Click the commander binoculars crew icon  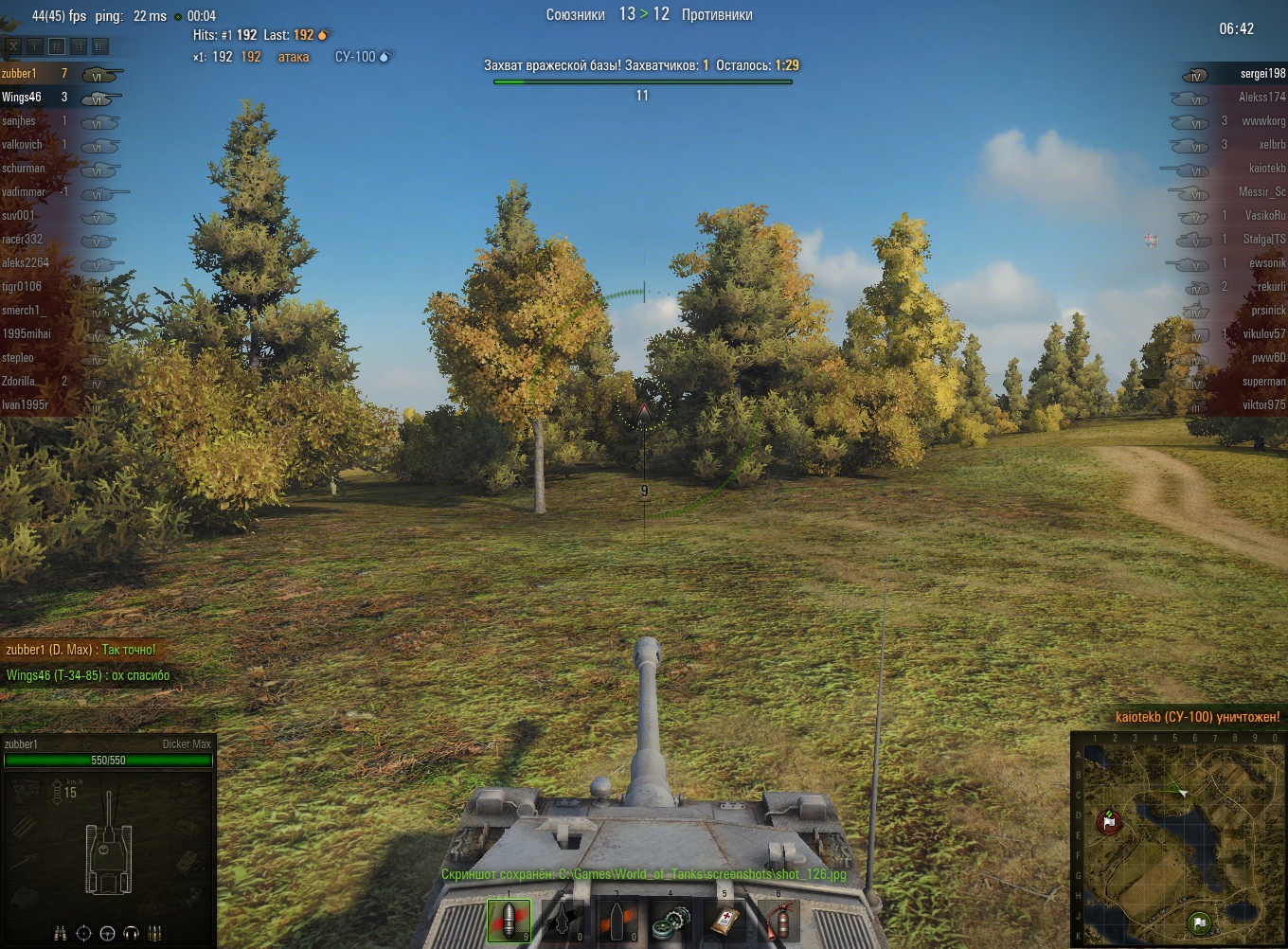pyautogui.click(x=61, y=933)
